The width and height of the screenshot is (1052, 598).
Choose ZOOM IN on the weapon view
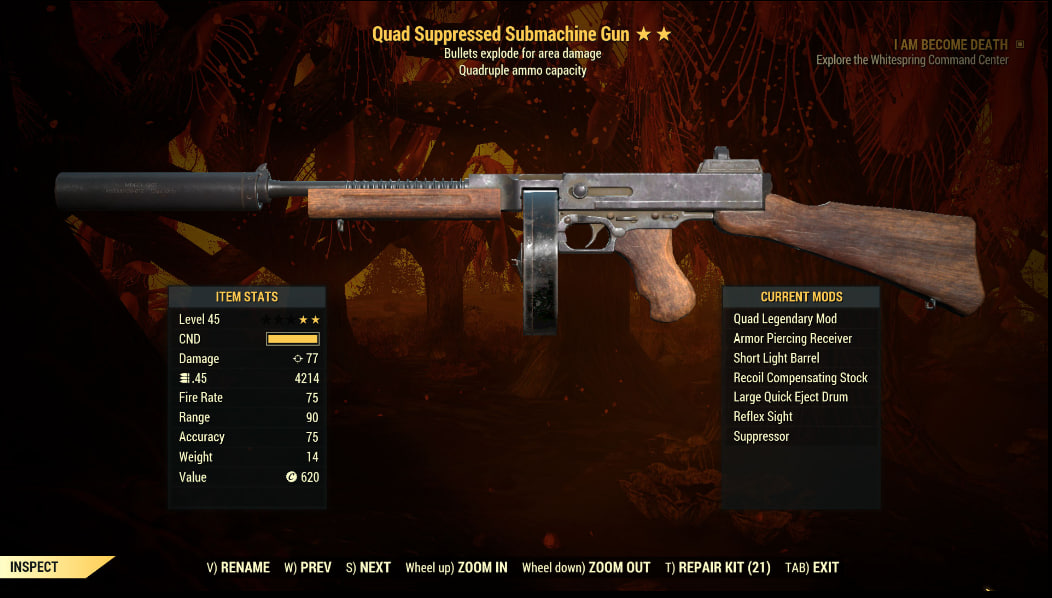pos(456,567)
